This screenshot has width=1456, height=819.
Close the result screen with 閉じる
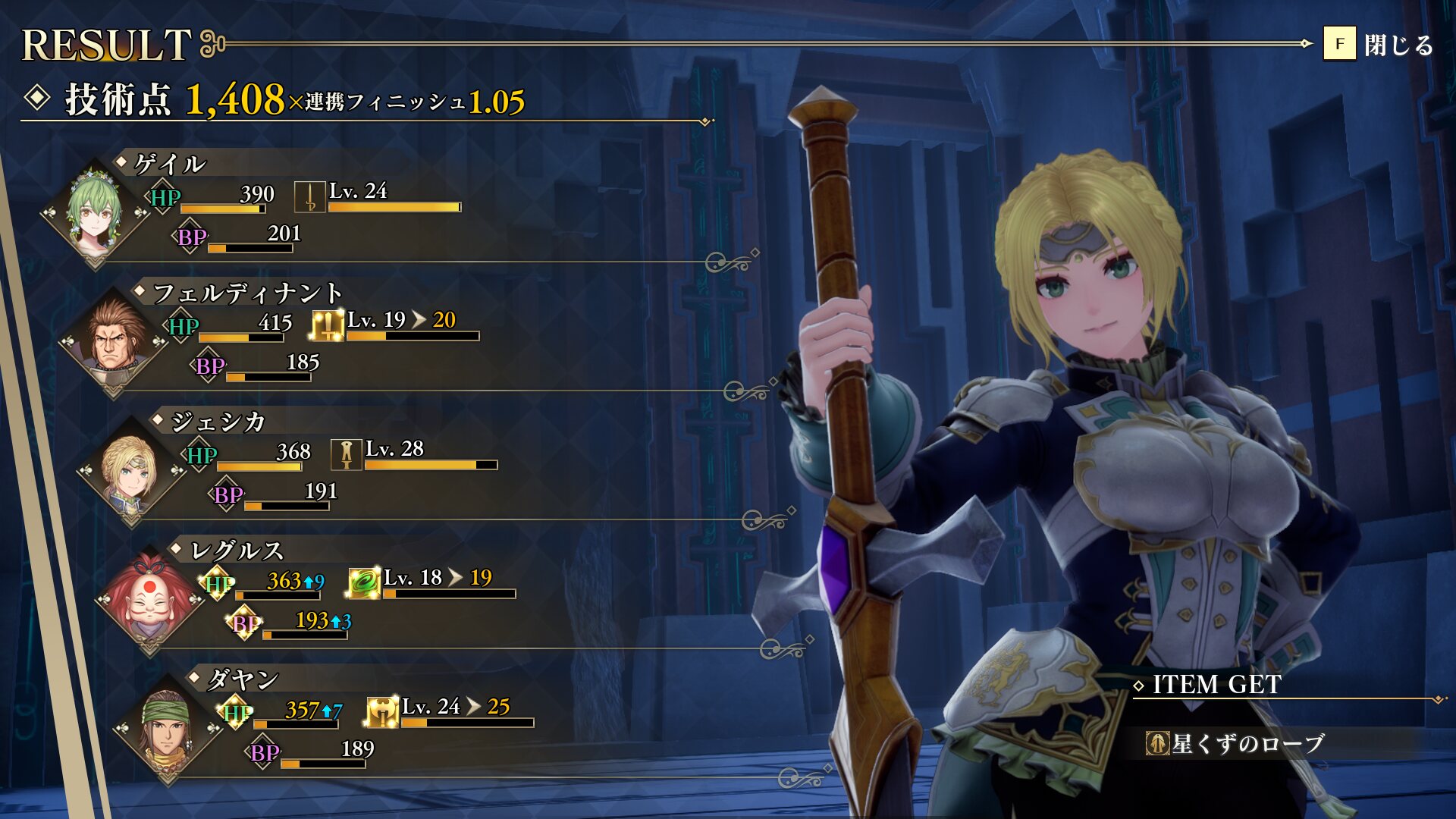coord(1378,45)
